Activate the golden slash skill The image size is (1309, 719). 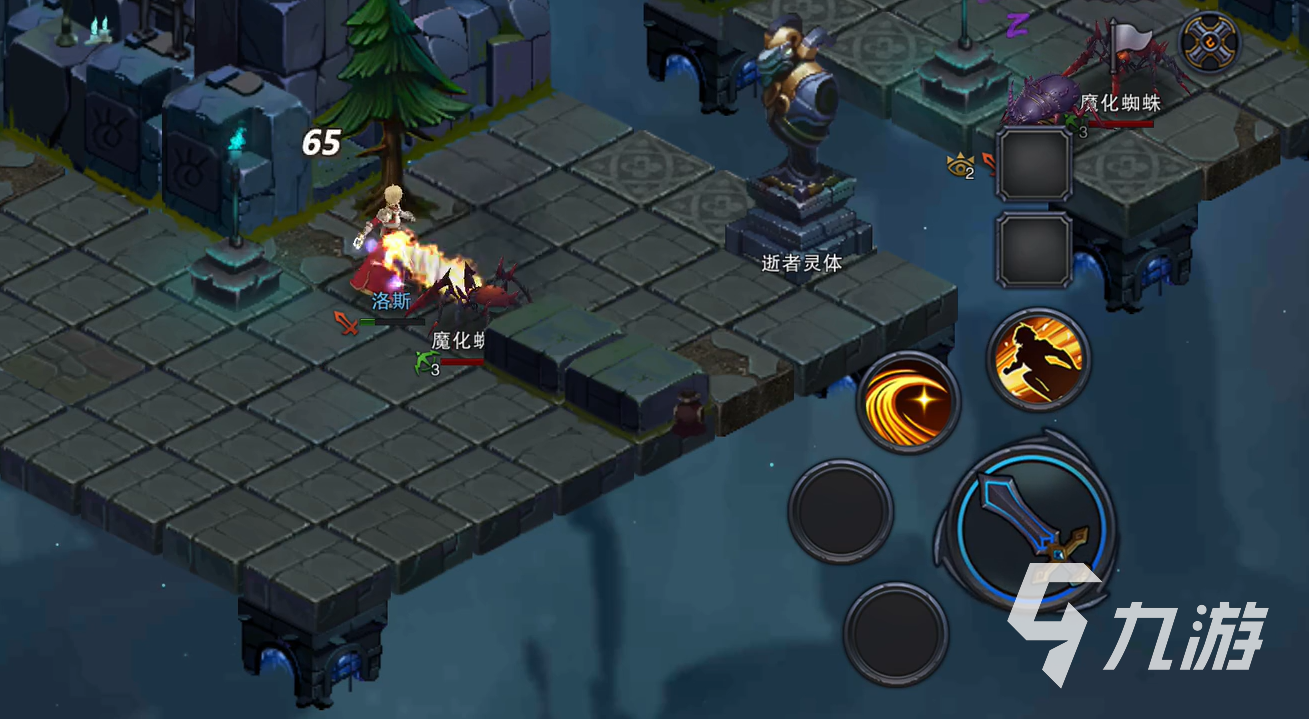(x=908, y=400)
